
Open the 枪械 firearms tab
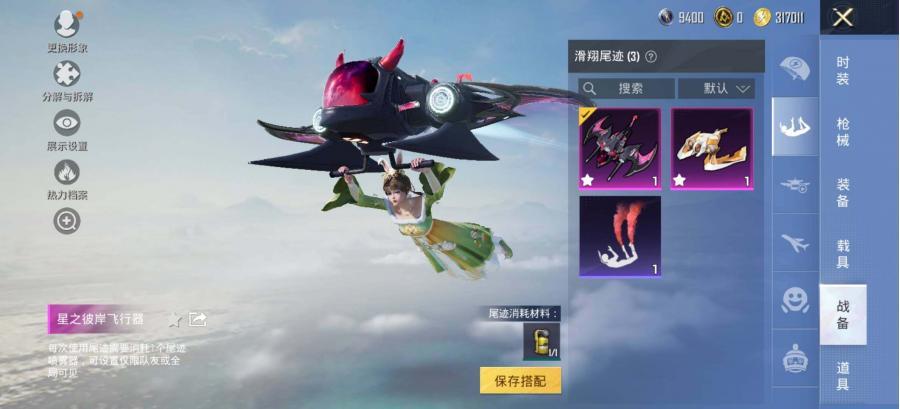pos(842,131)
